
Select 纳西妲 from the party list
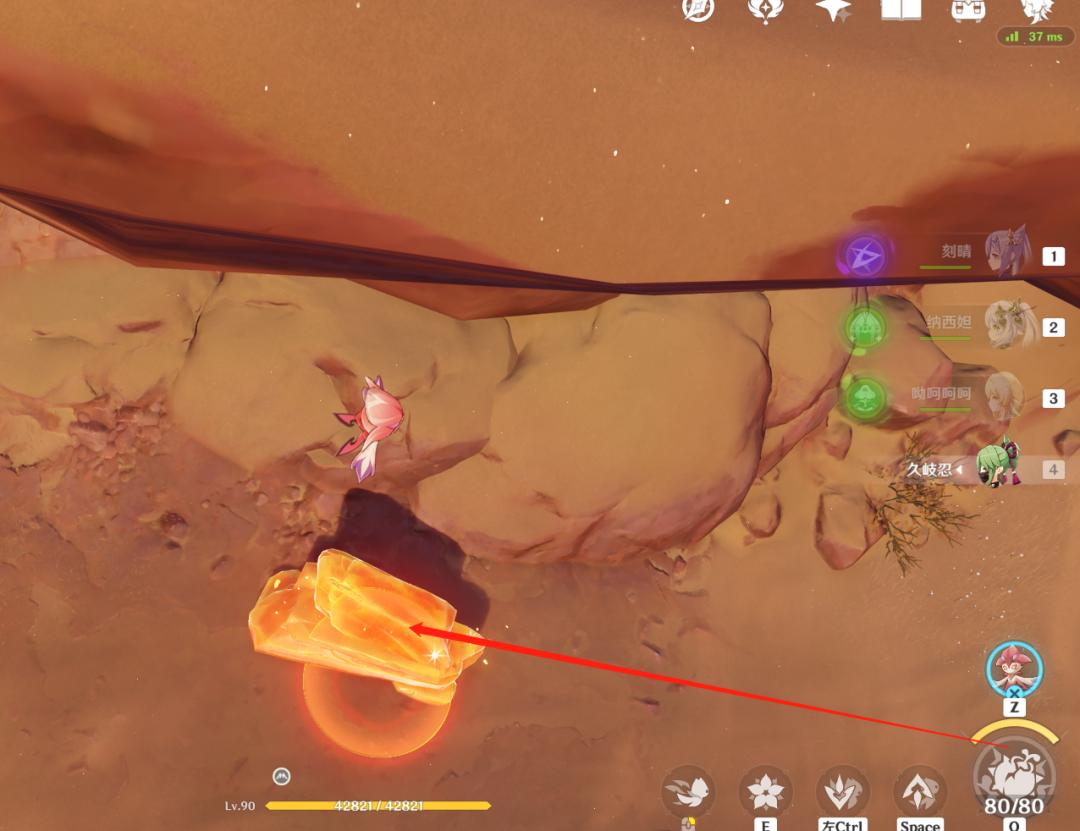1003,325
